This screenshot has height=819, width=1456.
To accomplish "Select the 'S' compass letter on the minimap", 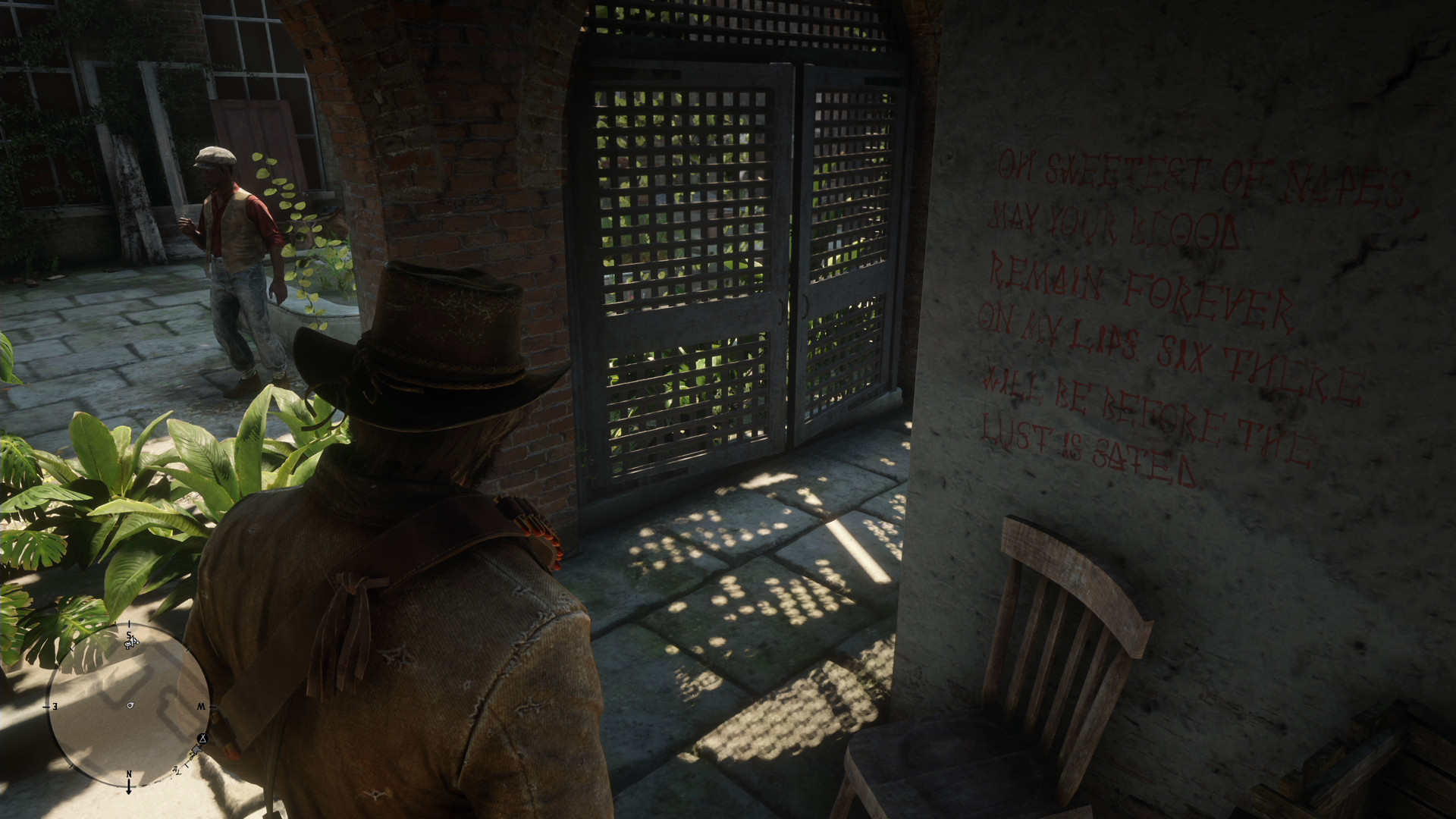I will coord(129,634).
